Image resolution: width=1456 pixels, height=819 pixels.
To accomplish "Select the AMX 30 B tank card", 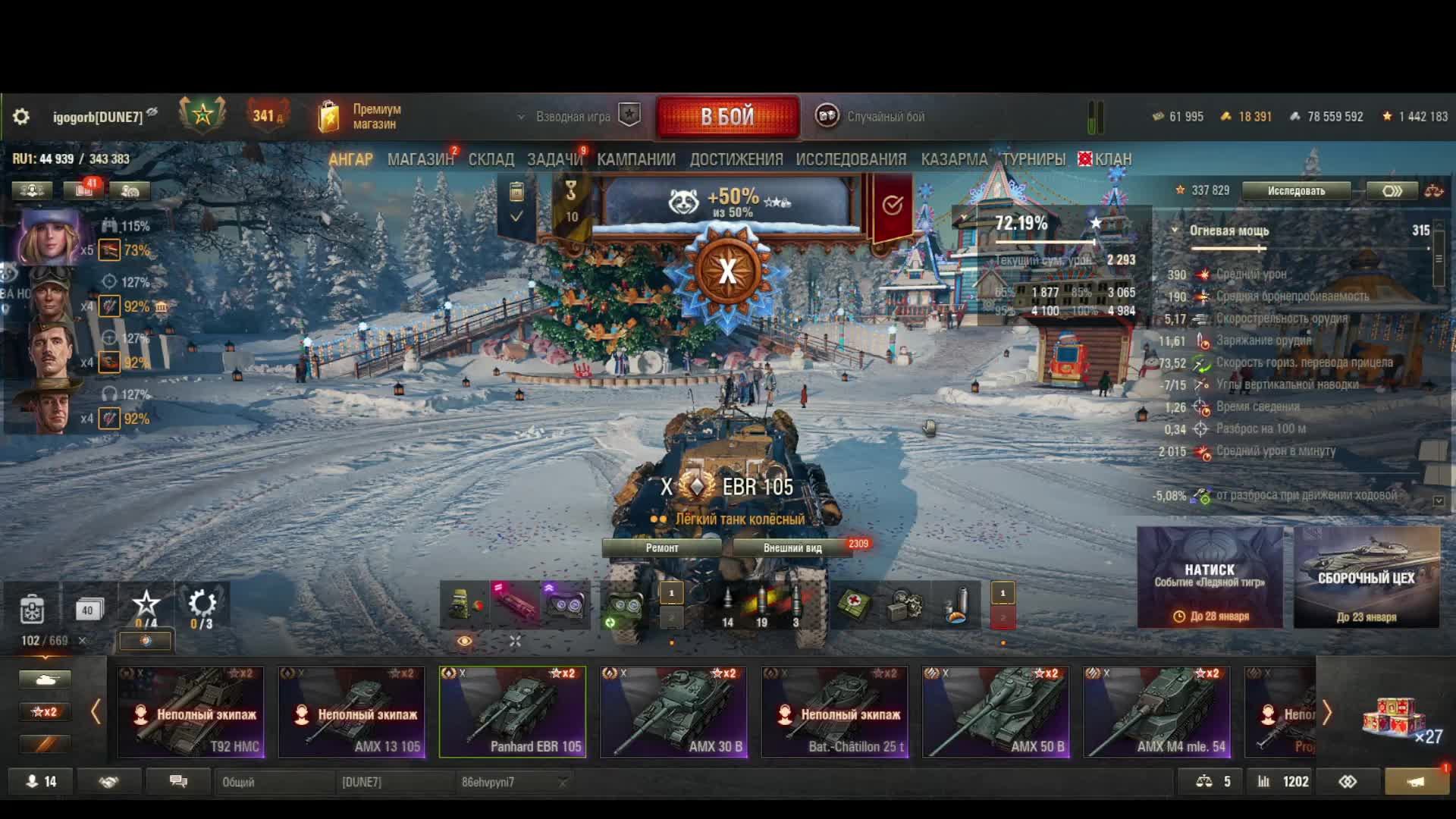I will click(673, 712).
